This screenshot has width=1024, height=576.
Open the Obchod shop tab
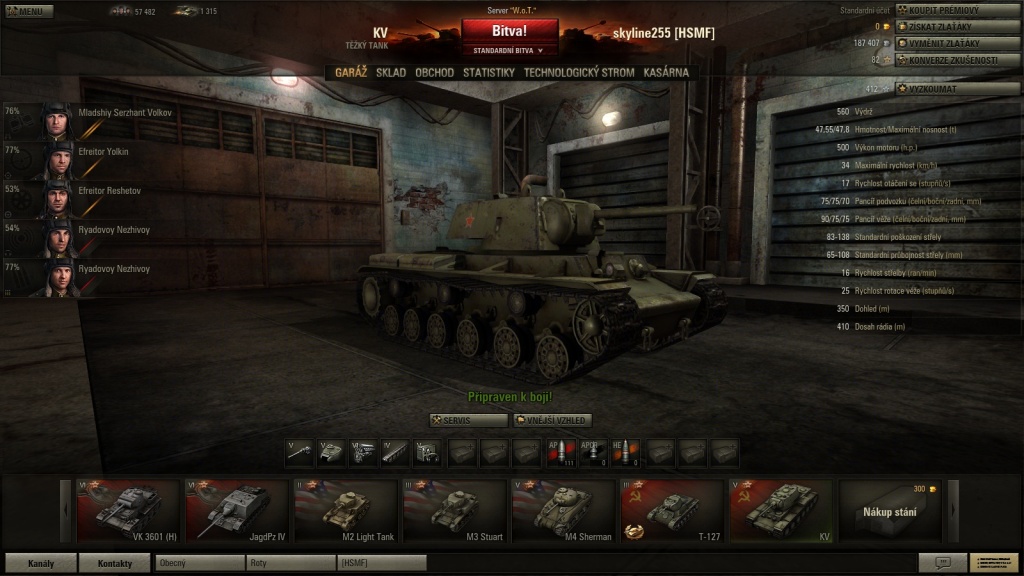coord(434,73)
